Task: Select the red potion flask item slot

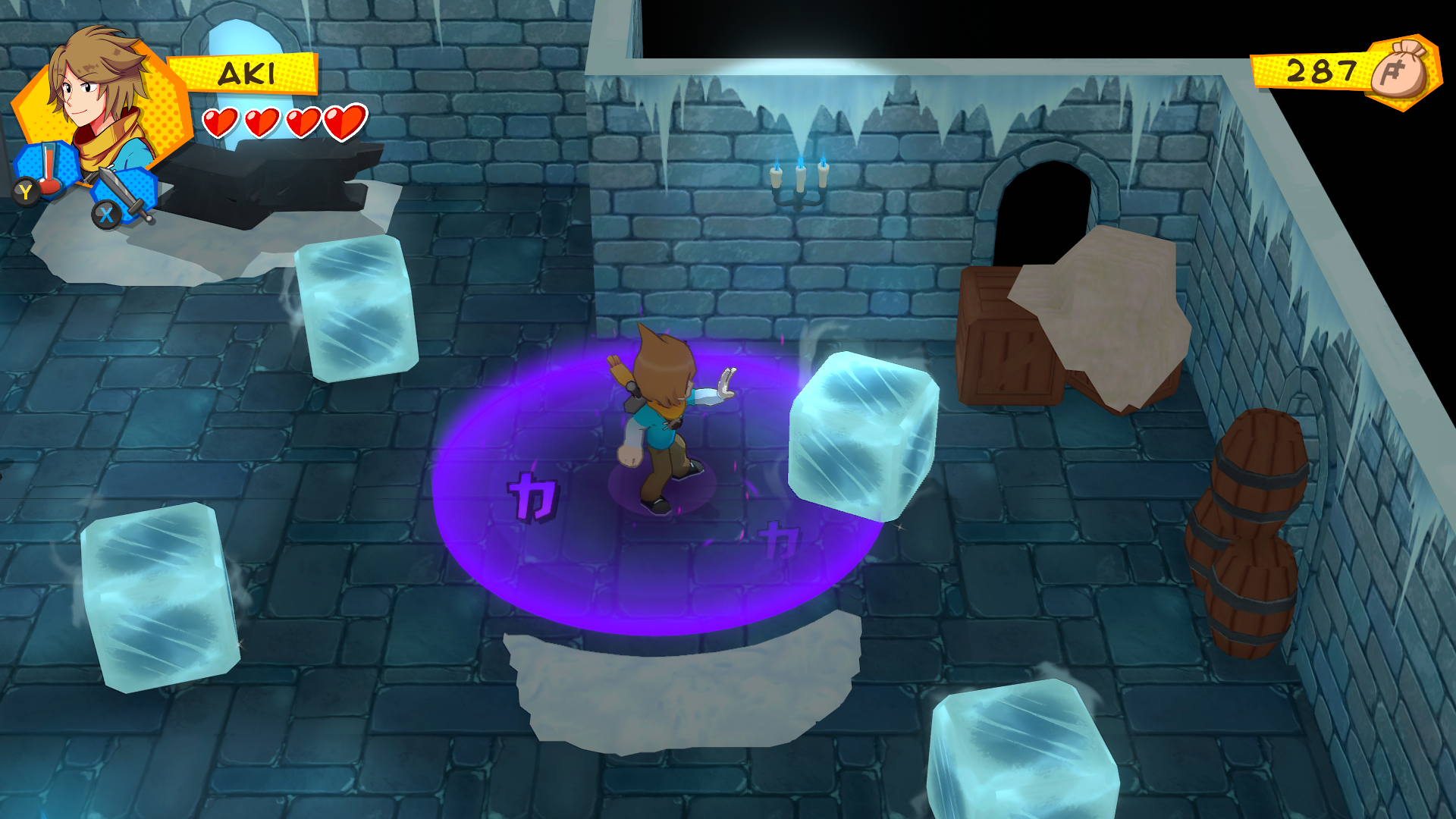Action: point(49,169)
